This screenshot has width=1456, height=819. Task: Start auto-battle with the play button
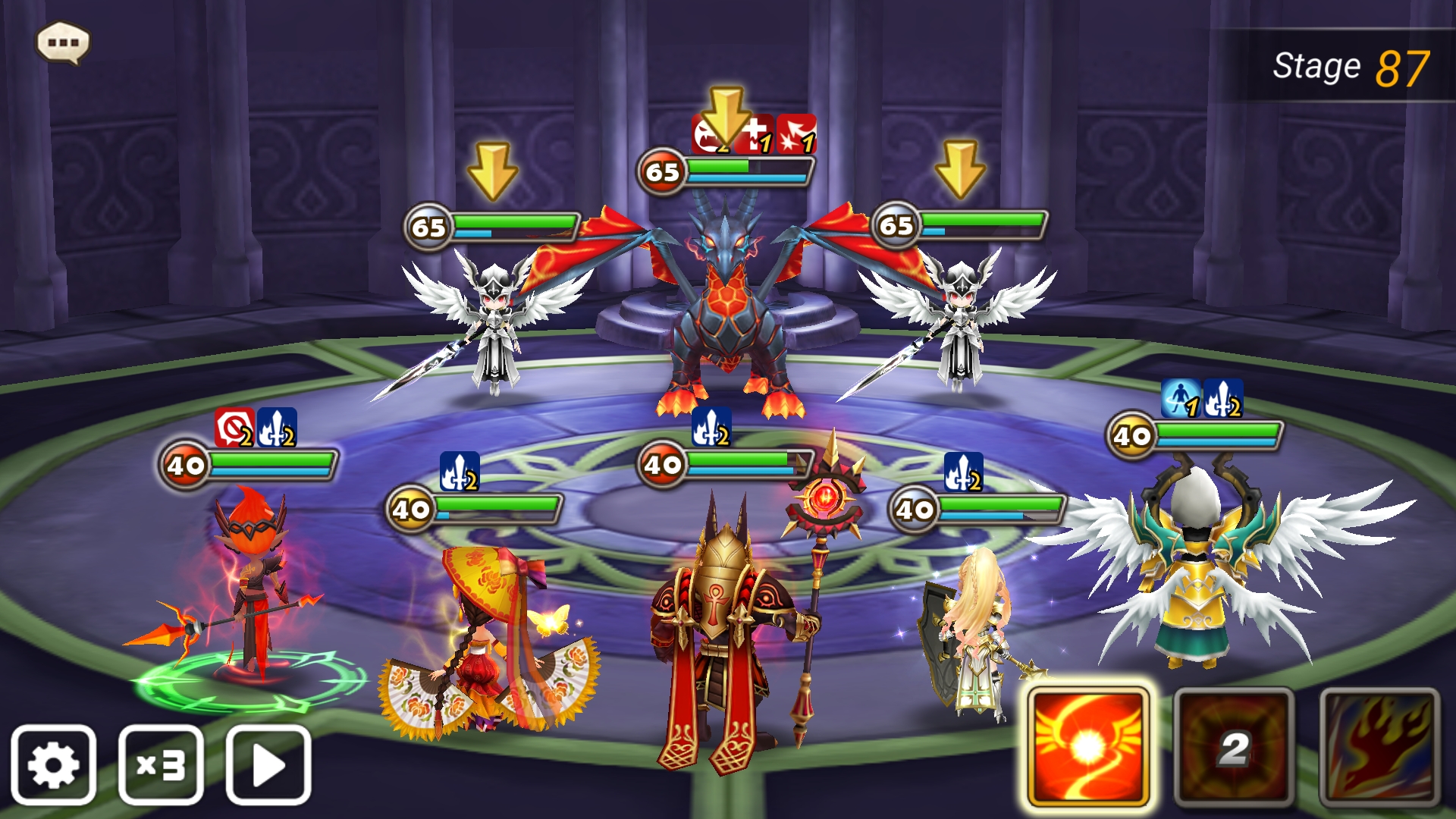(x=268, y=764)
